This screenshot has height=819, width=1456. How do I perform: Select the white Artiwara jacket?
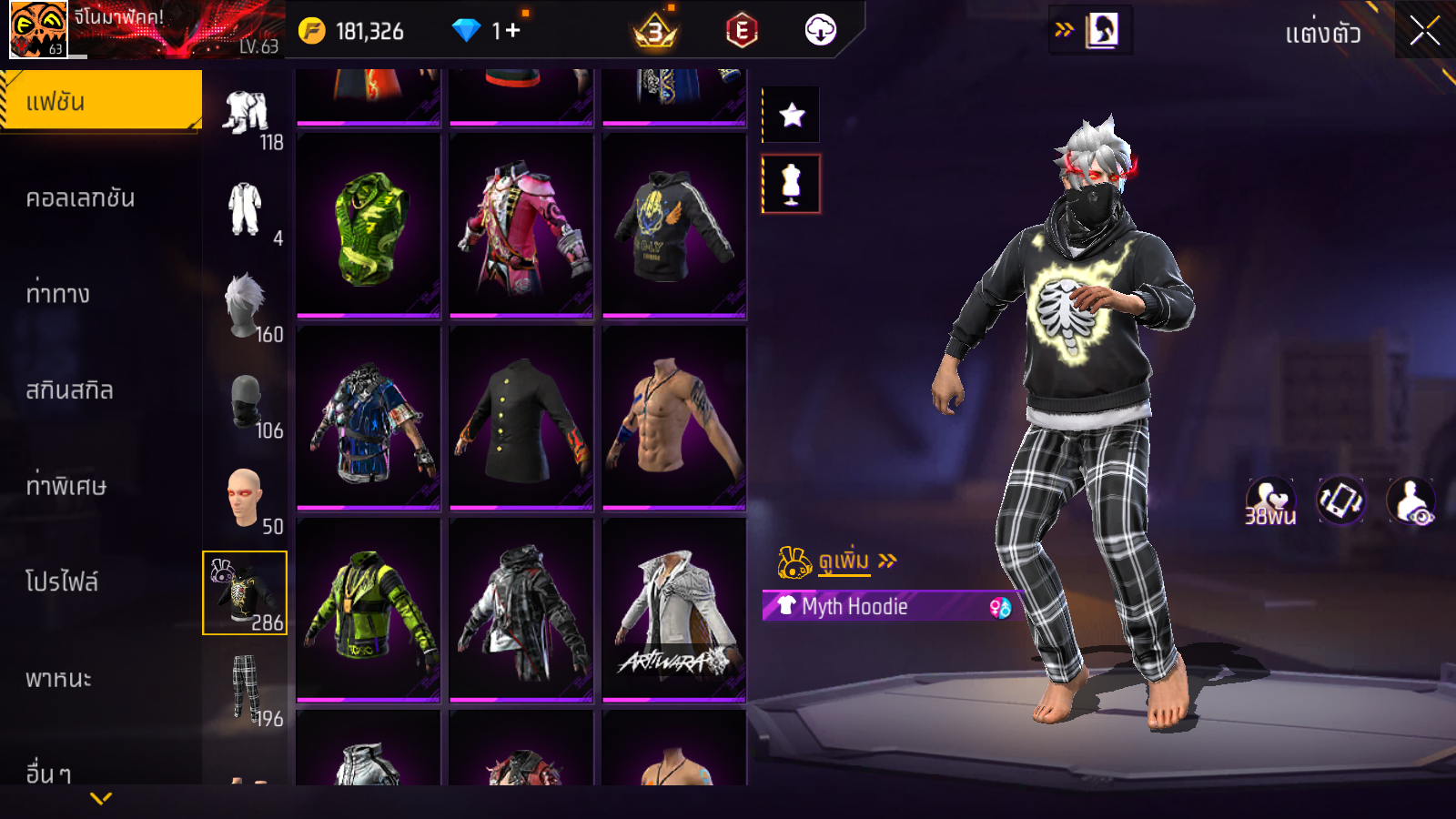click(674, 612)
